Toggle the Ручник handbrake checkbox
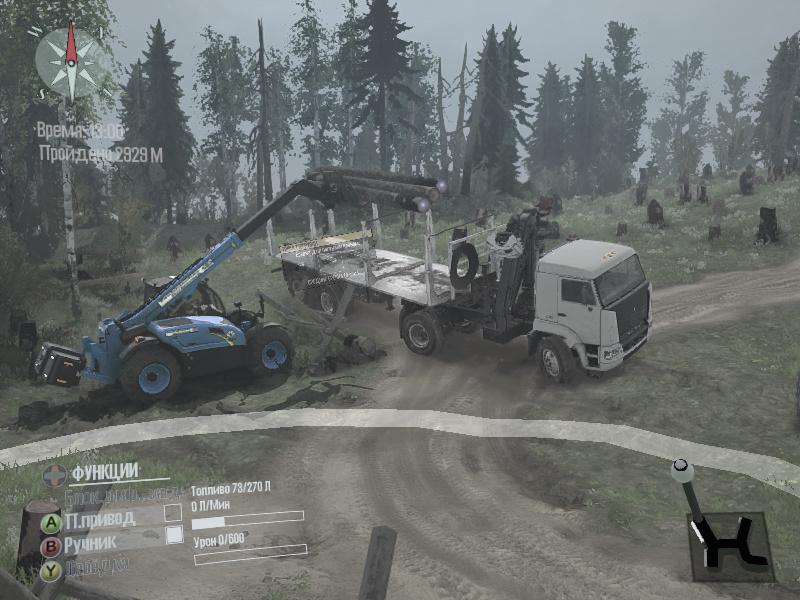Viewport: 800px width, 600px height. (173, 535)
